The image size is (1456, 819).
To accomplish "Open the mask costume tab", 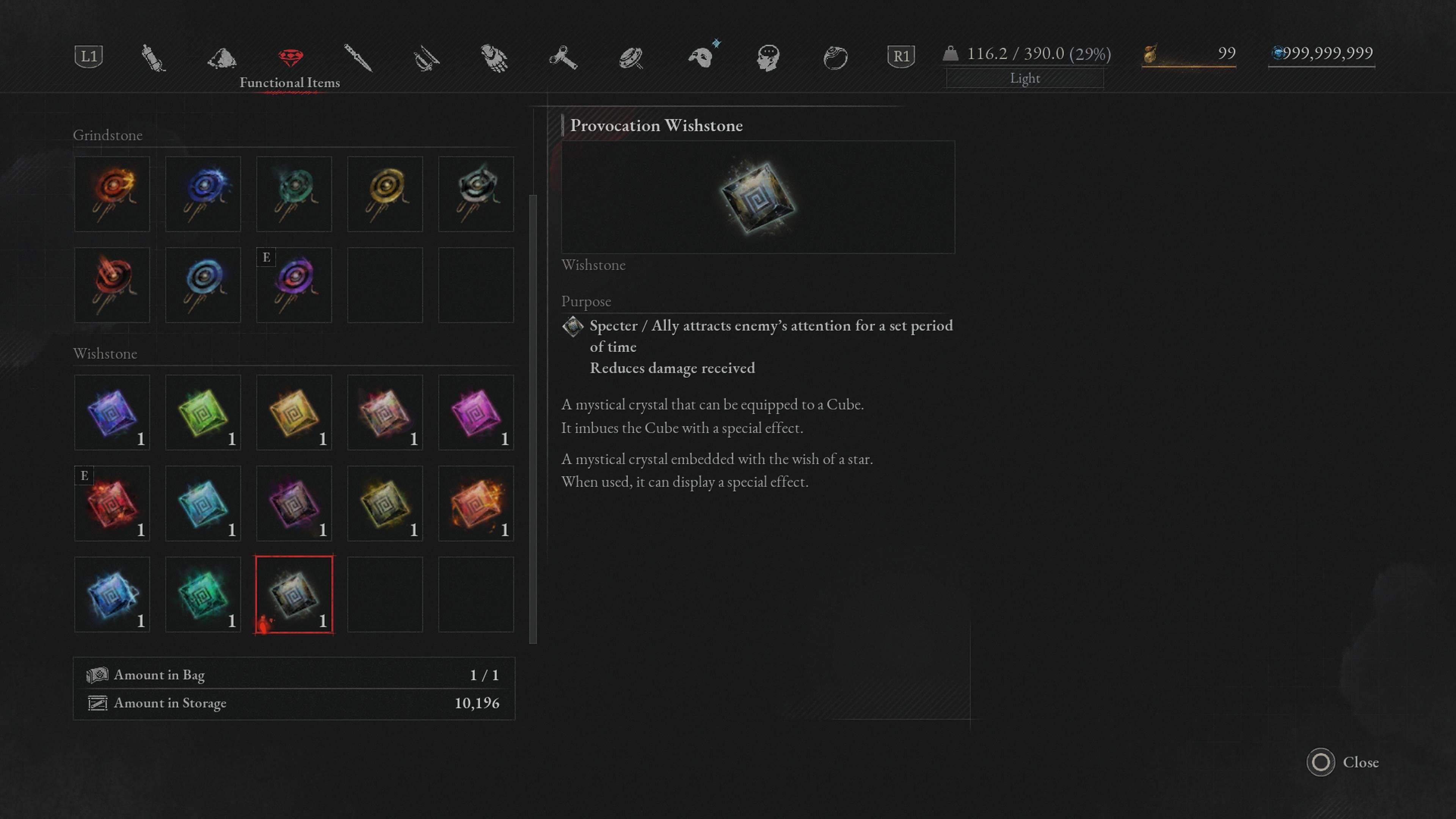I will click(701, 57).
